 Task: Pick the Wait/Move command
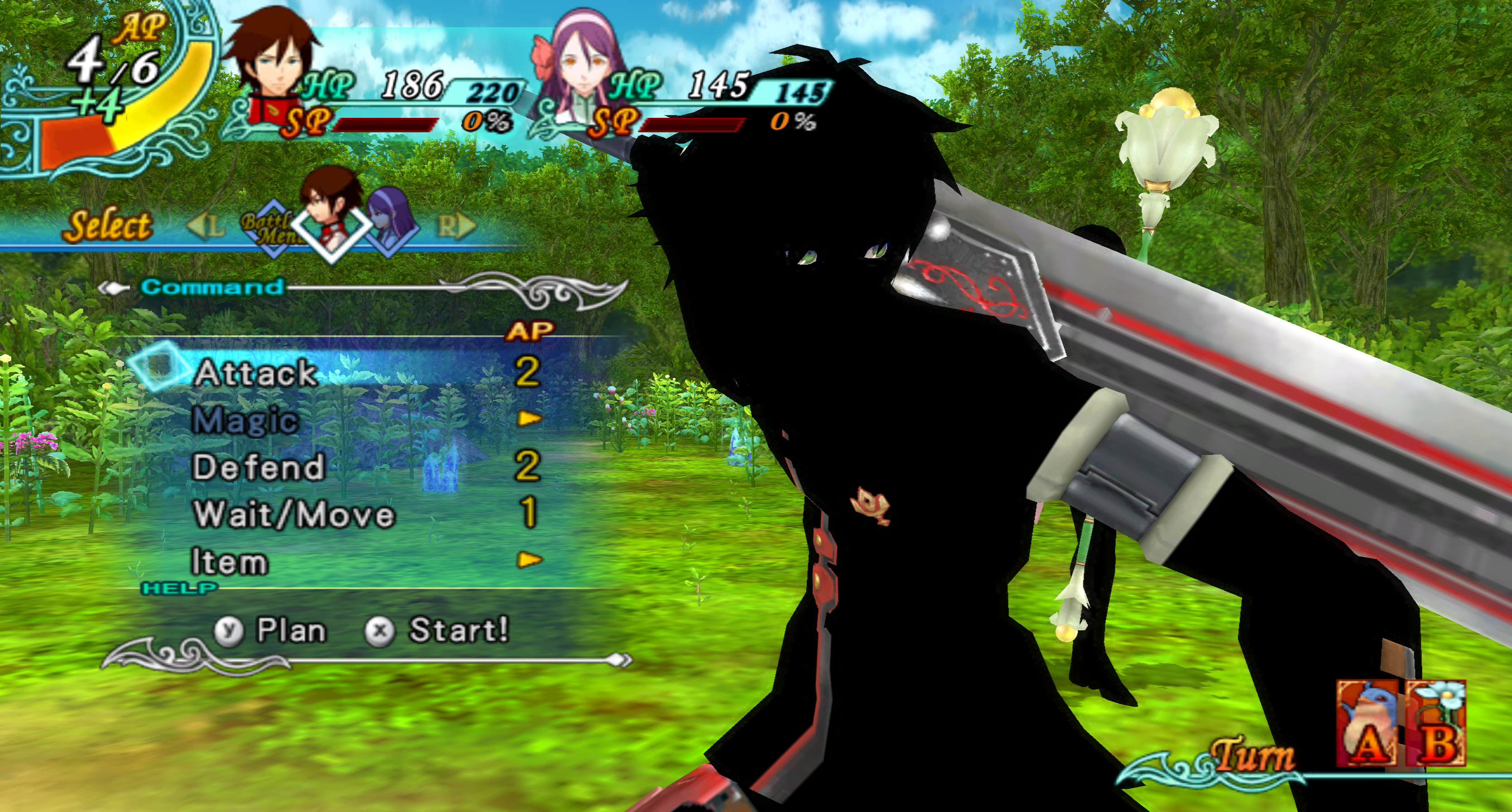tap(294, 515)
